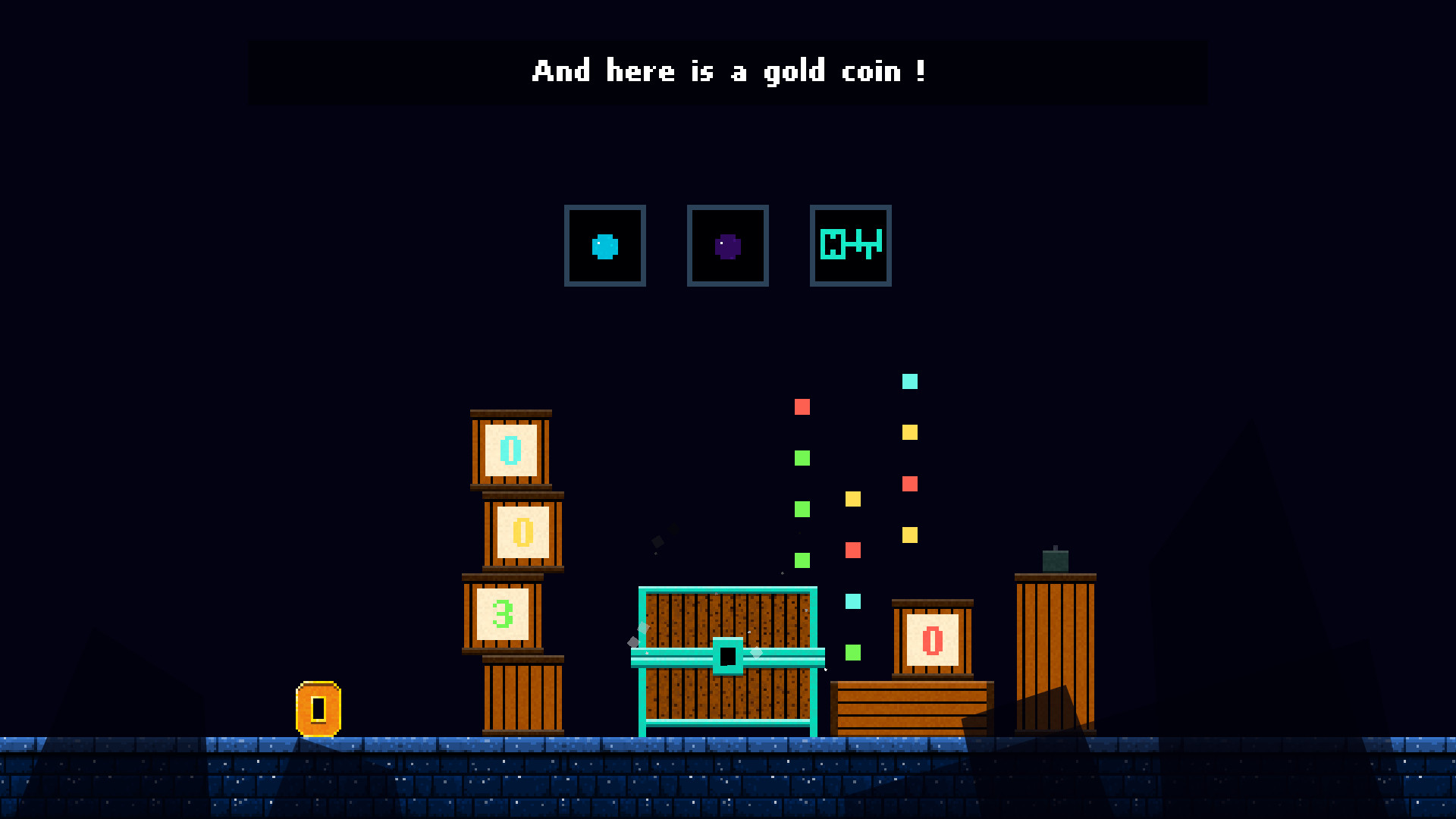This screenshot has height=819, width=1456.
Task: Toggle the crate showing cyan zero
Action: [510, 450]
